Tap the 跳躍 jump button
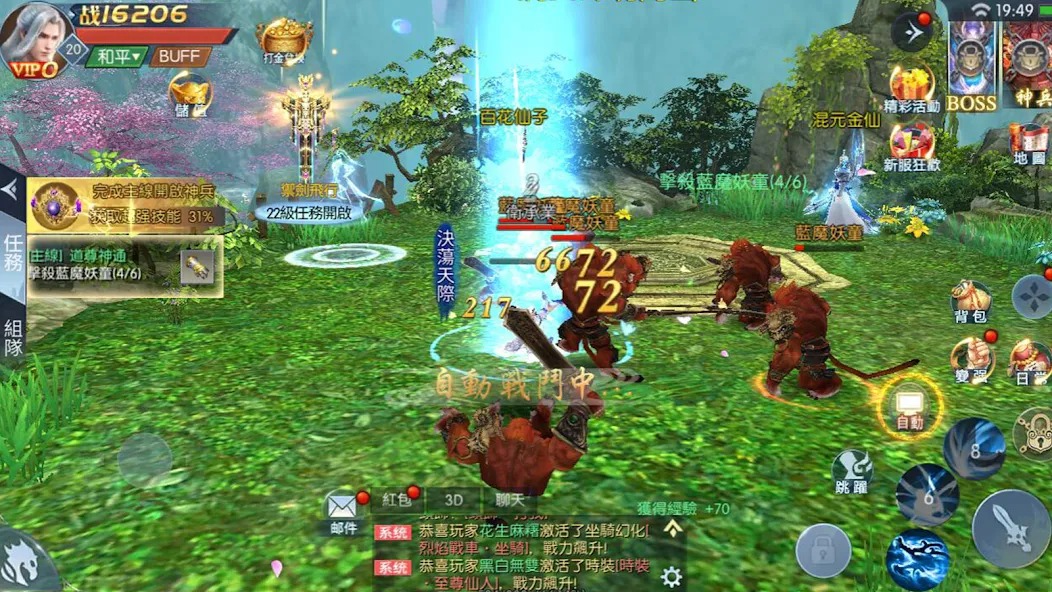Viewport: 1052px width, 592px height. point(852,470)
